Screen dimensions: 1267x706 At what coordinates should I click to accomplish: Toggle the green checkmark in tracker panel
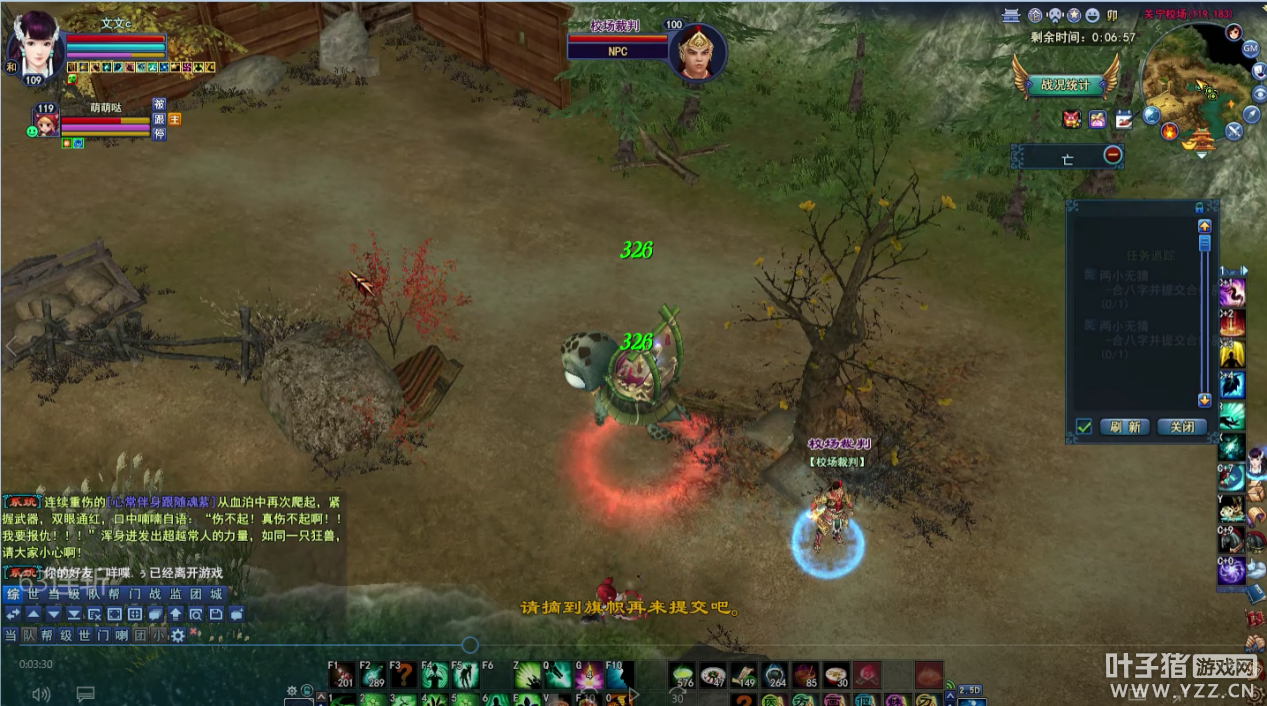click(1083, 427)
